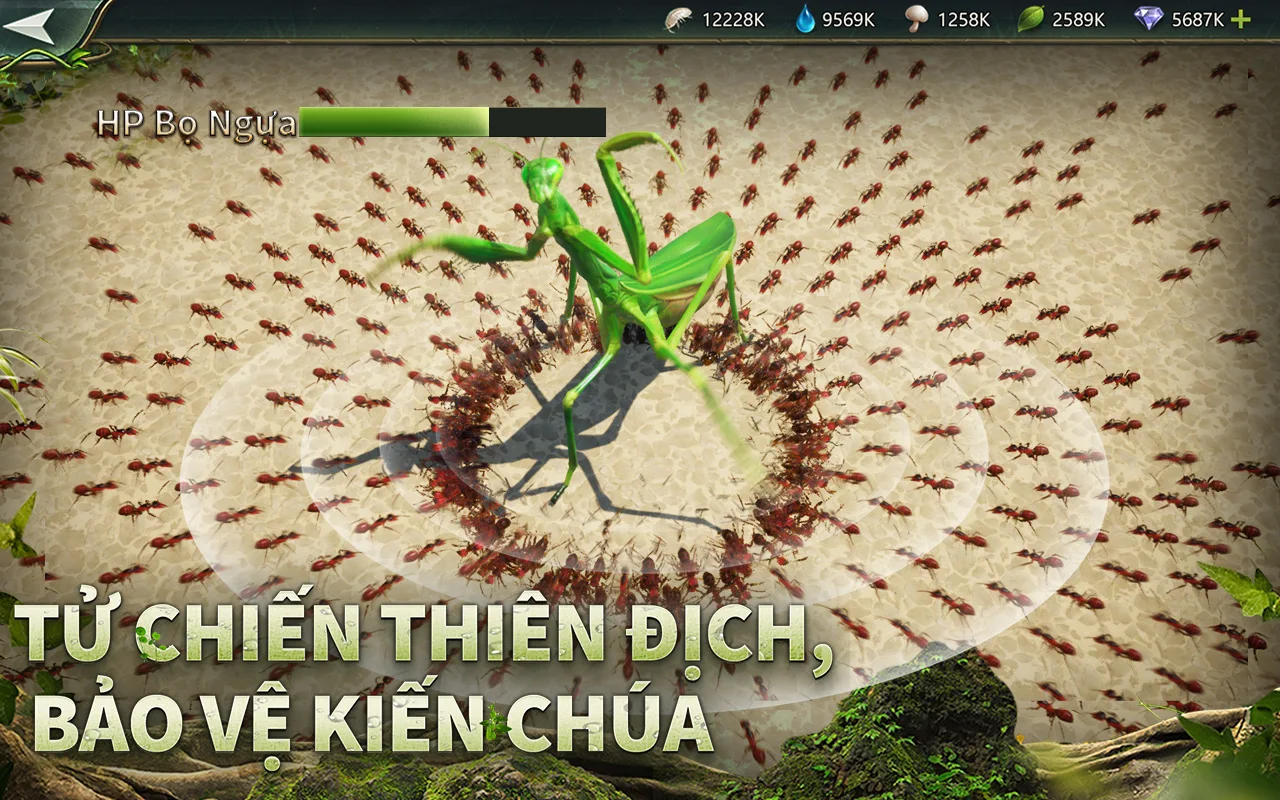The height and width of the screenshot is (800, 1280).
Task: Tap the top resource bar panel
Action: click(x=950, y=17)
